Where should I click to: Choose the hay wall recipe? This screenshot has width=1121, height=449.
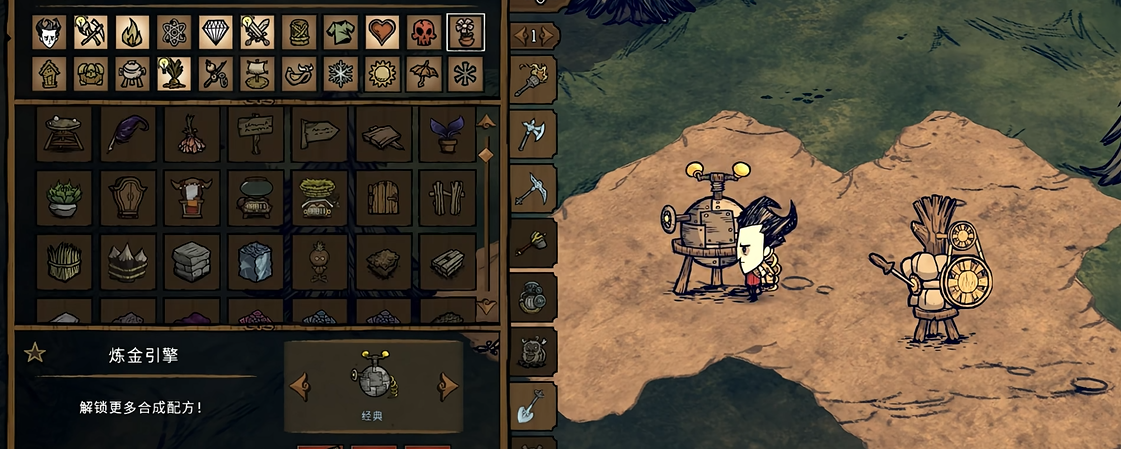64,261
